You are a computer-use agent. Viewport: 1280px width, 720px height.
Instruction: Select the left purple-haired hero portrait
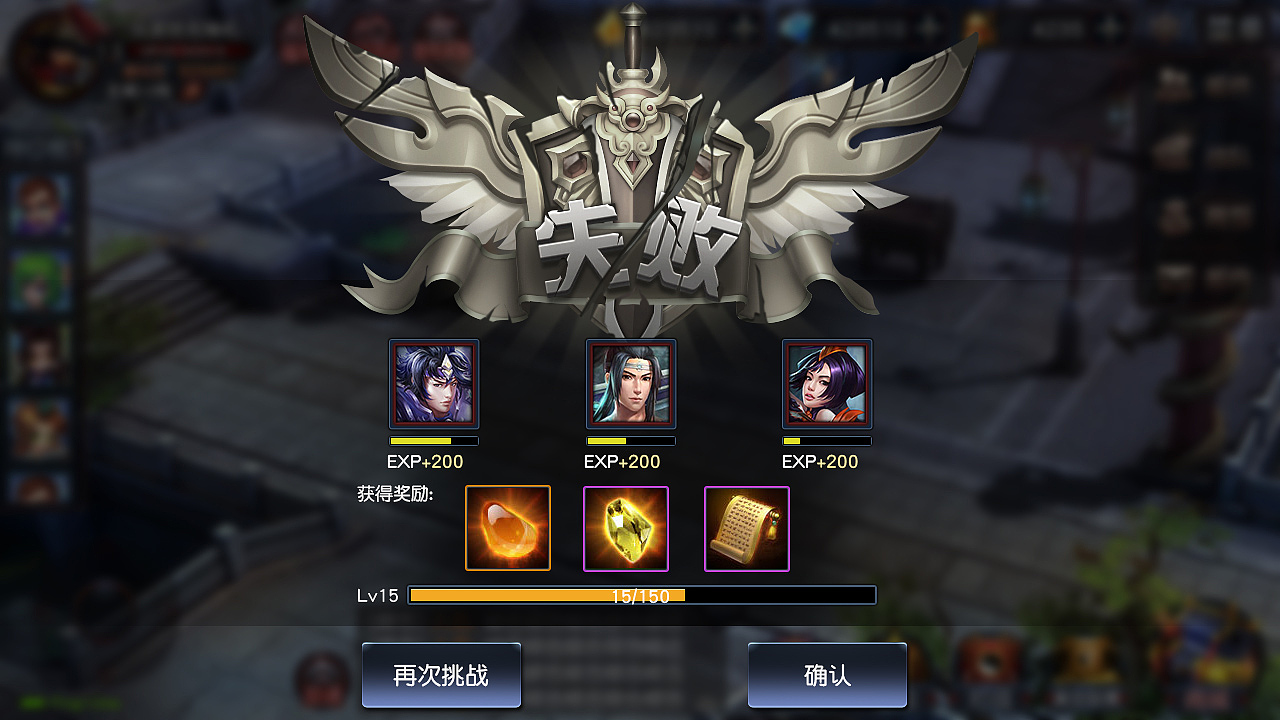tap(434, 384)
